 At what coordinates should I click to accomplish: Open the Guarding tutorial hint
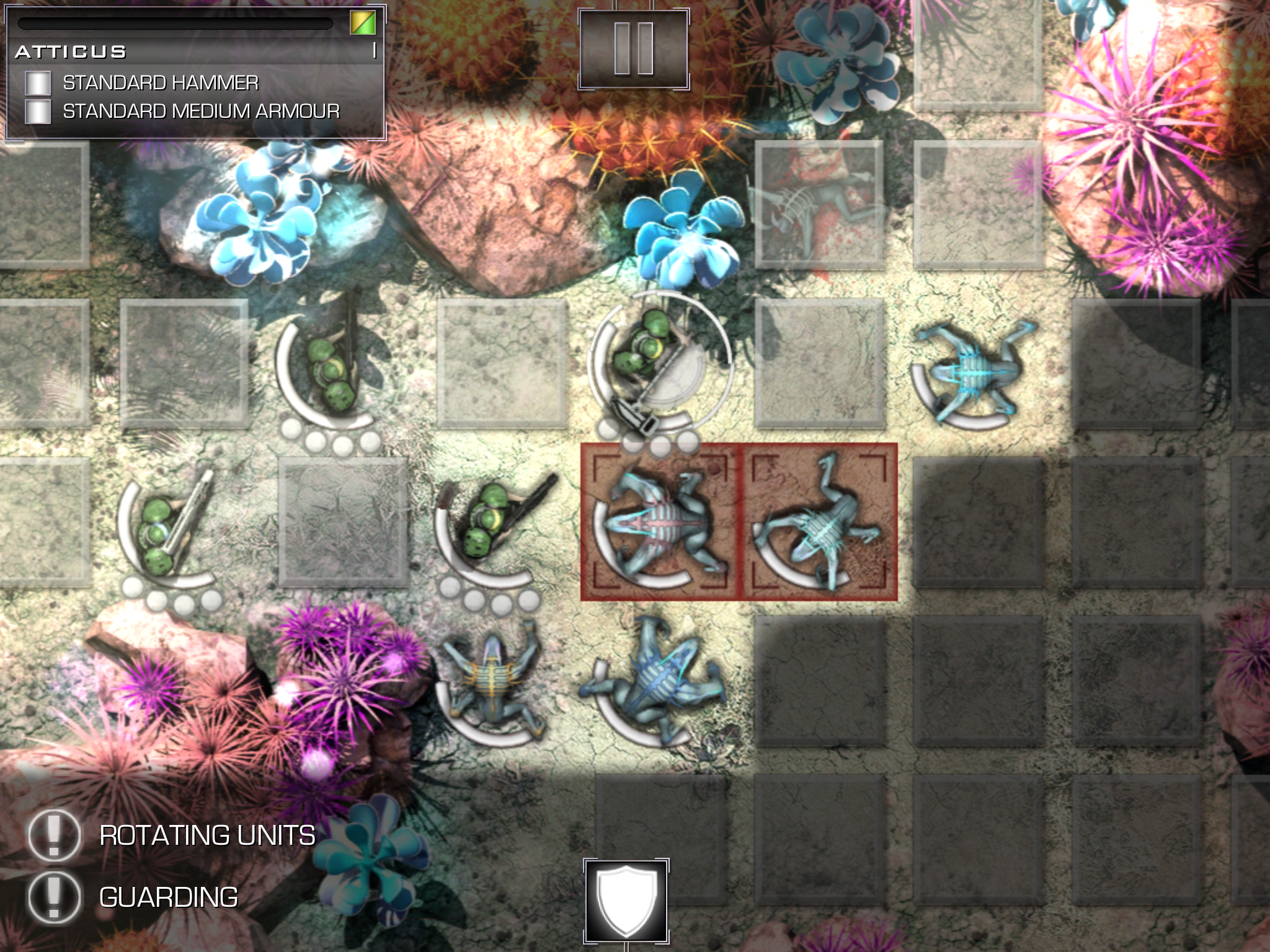pos(55,897)
